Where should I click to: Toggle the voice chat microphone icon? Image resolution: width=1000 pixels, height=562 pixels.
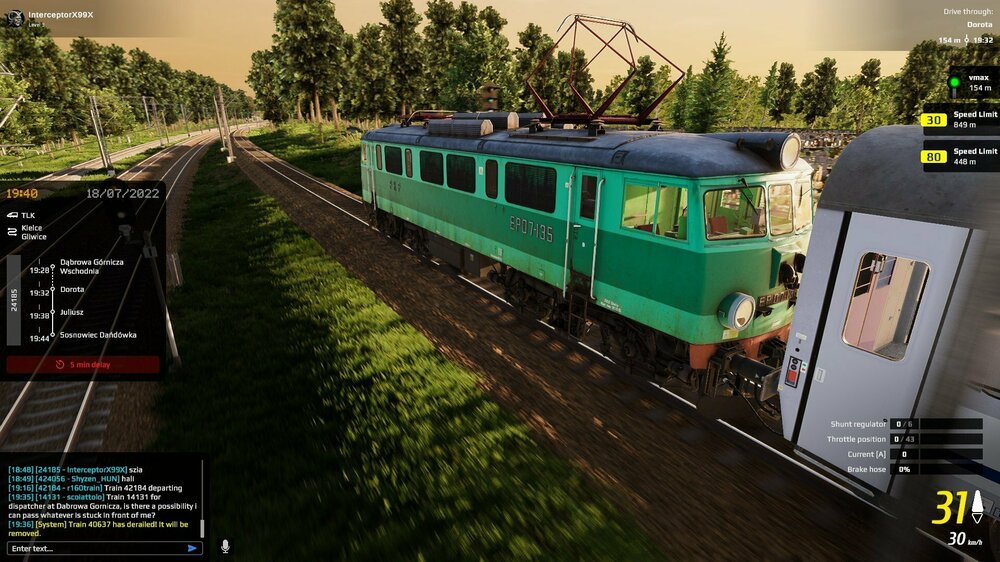click(x=225, y=546)
